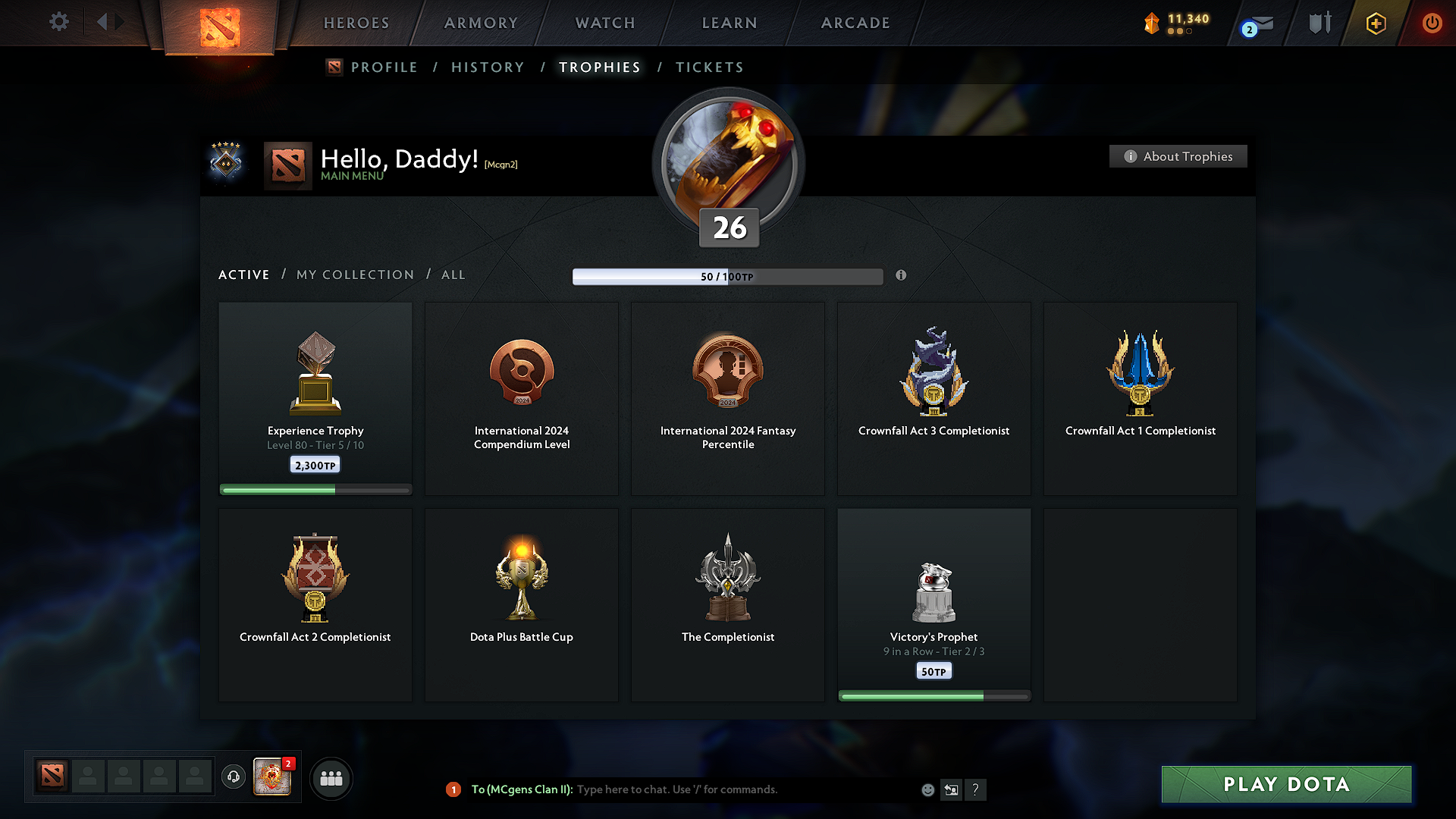Switch to the Profile tab
This screenshot has height=819, width=1456.
click(x=384, y=67)
